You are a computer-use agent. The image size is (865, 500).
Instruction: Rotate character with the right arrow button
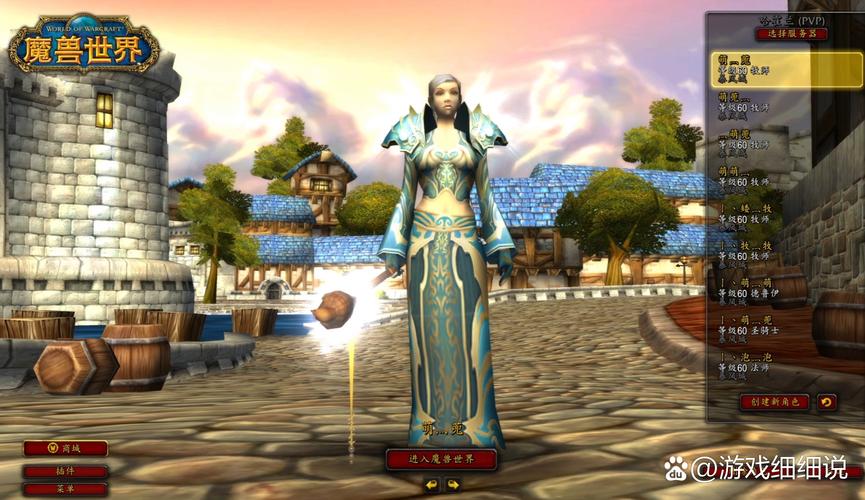coord(453,485)
